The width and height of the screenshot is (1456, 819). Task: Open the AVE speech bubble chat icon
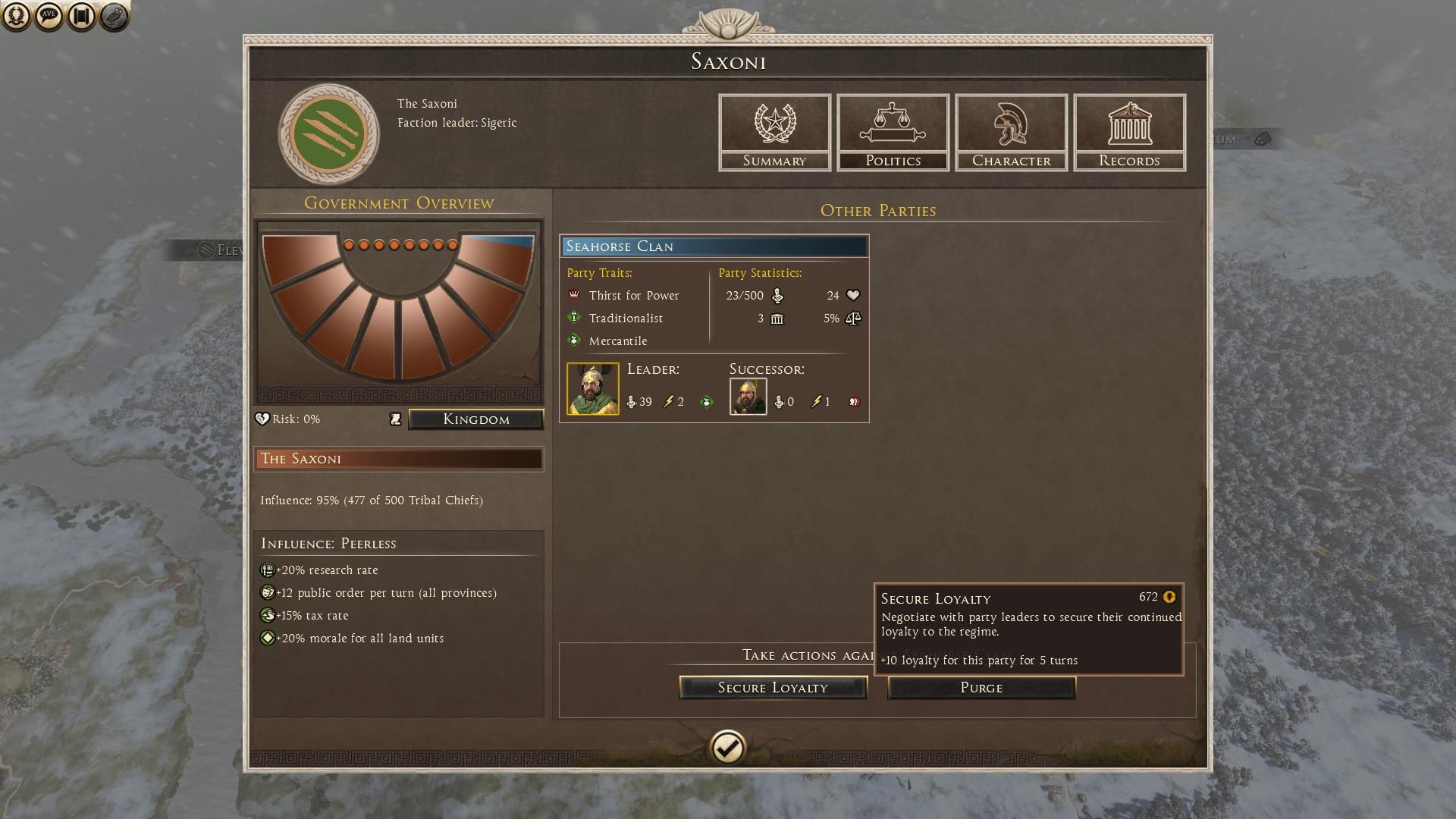click(x=49, y=16)
